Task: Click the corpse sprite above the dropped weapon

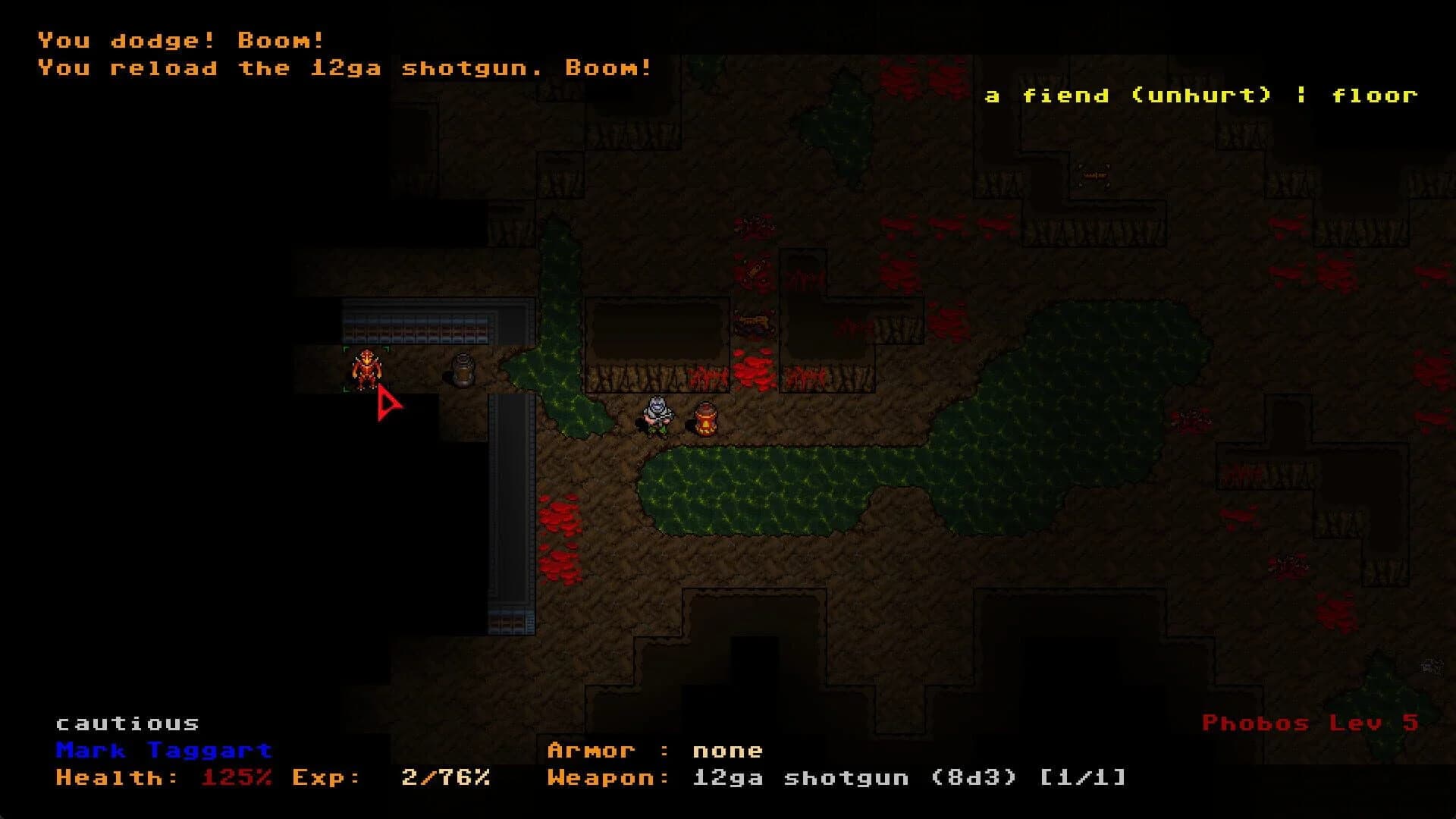Action: click(x=754, y=271)
